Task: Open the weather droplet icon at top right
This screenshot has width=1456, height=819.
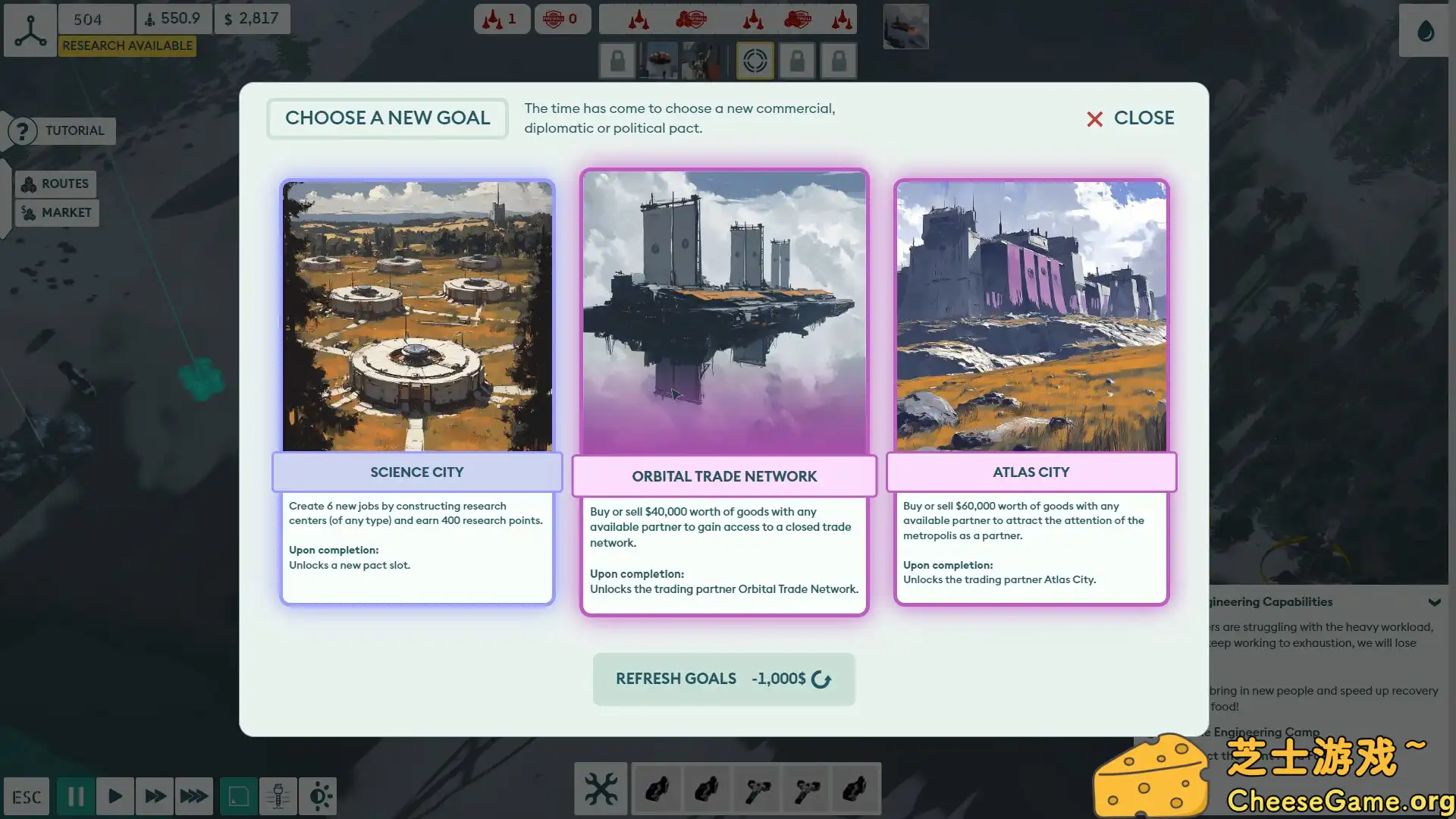Action: pyautogui.click(x=1425, y=30)
